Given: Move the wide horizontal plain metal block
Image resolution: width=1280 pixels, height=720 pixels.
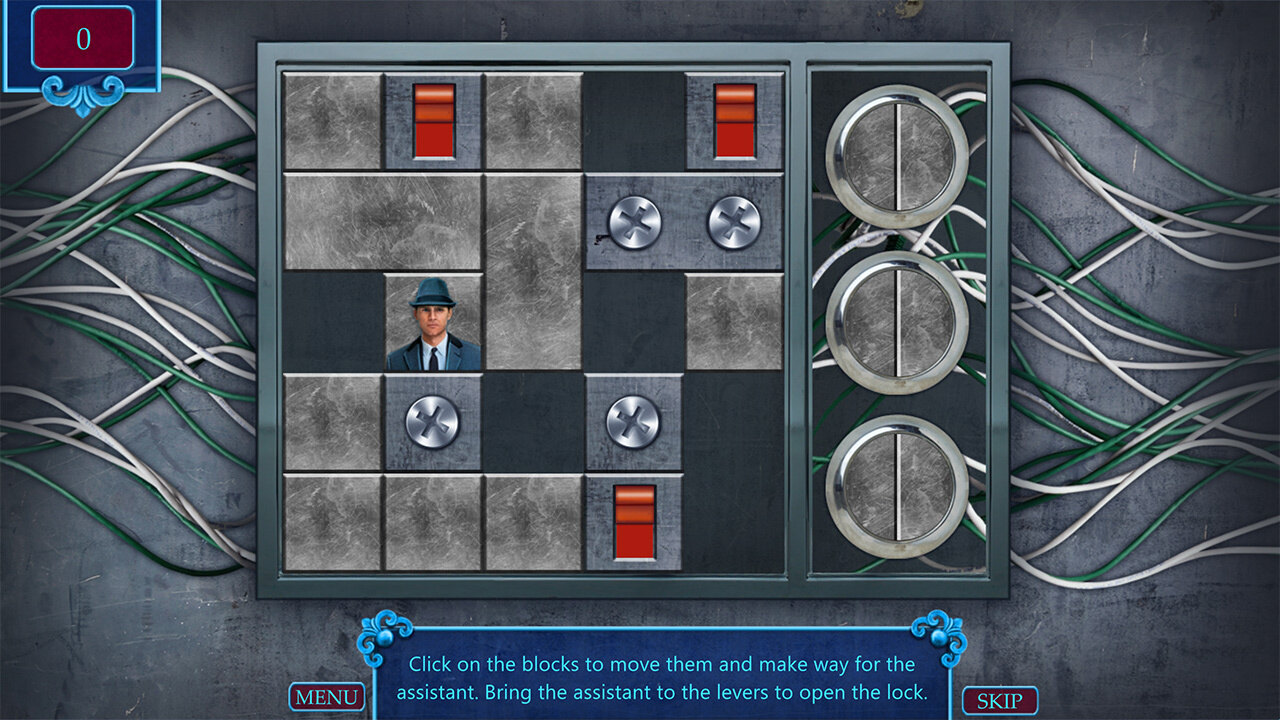Looking at the screenshot, I should click(x=383, y=222).
